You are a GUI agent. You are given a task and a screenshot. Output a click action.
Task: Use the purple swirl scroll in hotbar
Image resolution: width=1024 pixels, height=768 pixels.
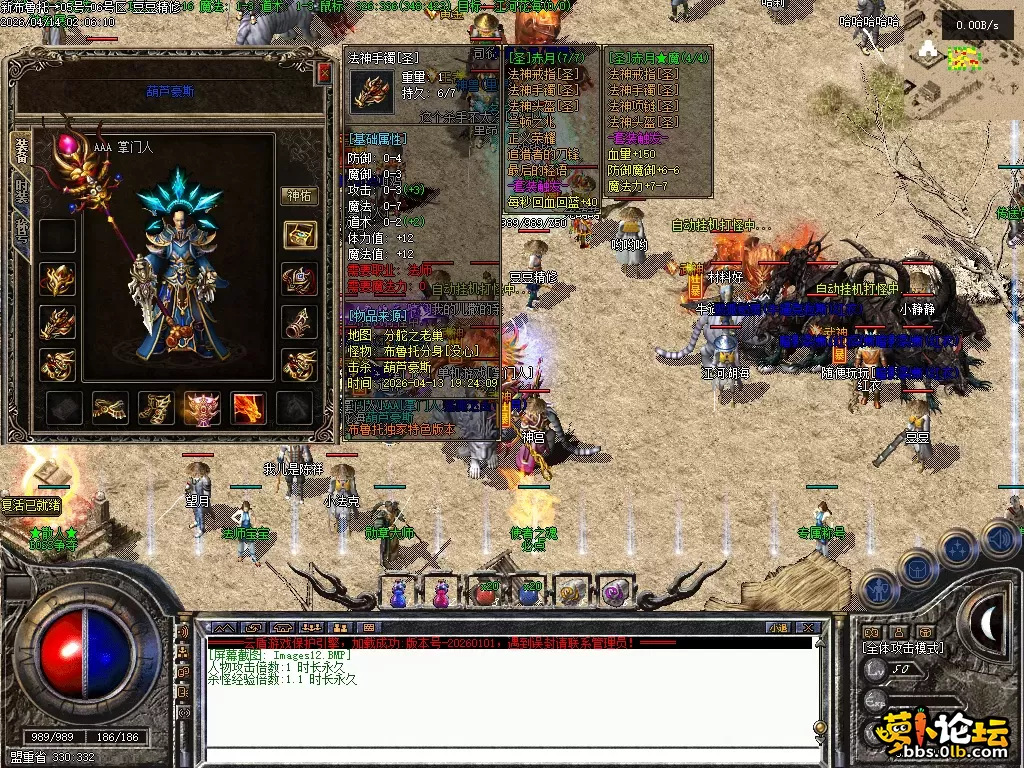[x=612, y=592]
